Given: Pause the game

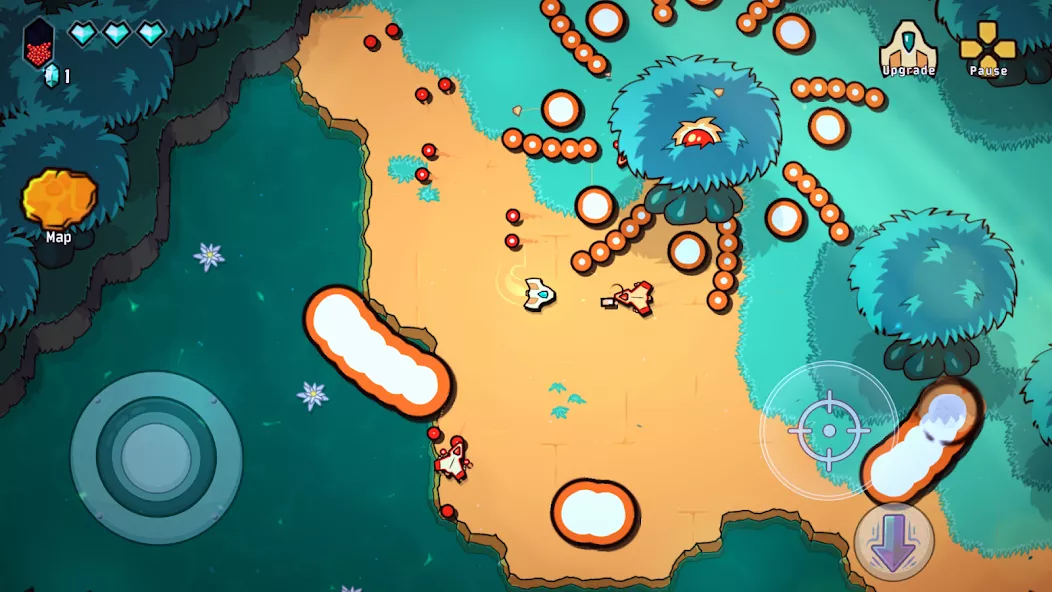Looking at the screenshot, I should [987, 46].
